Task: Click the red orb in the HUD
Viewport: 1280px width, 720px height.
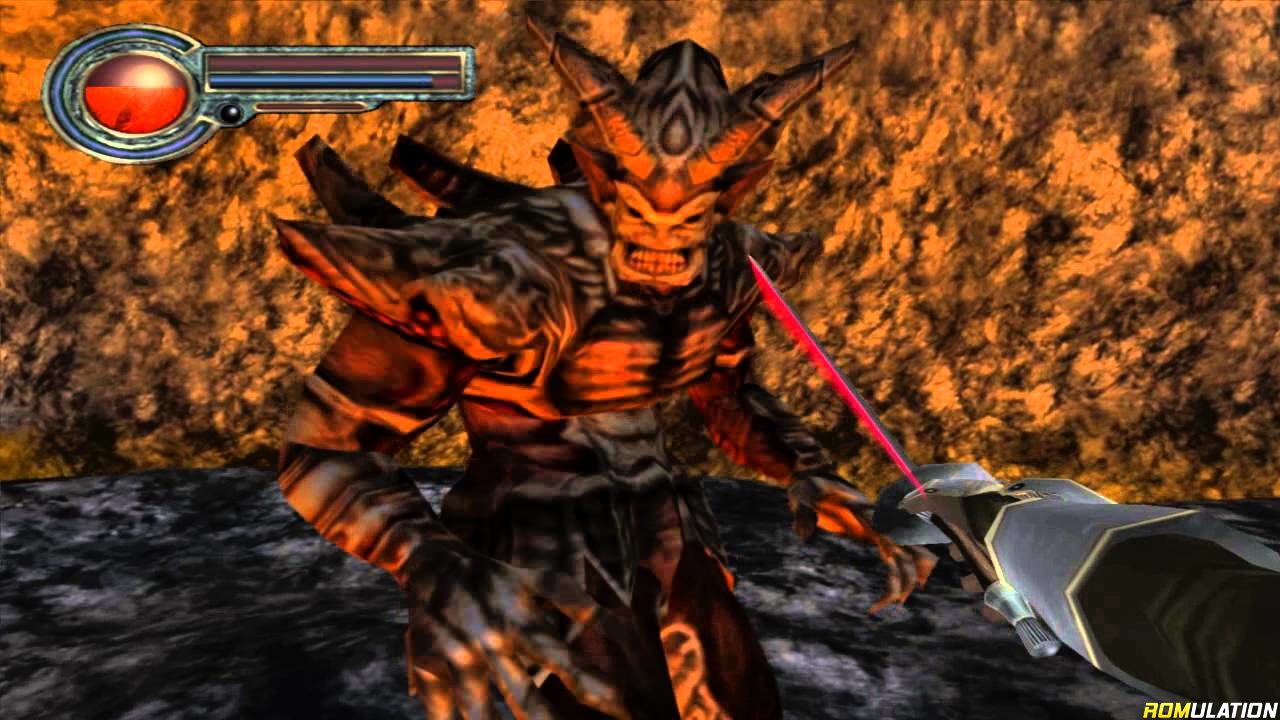Action: (136, 94)
